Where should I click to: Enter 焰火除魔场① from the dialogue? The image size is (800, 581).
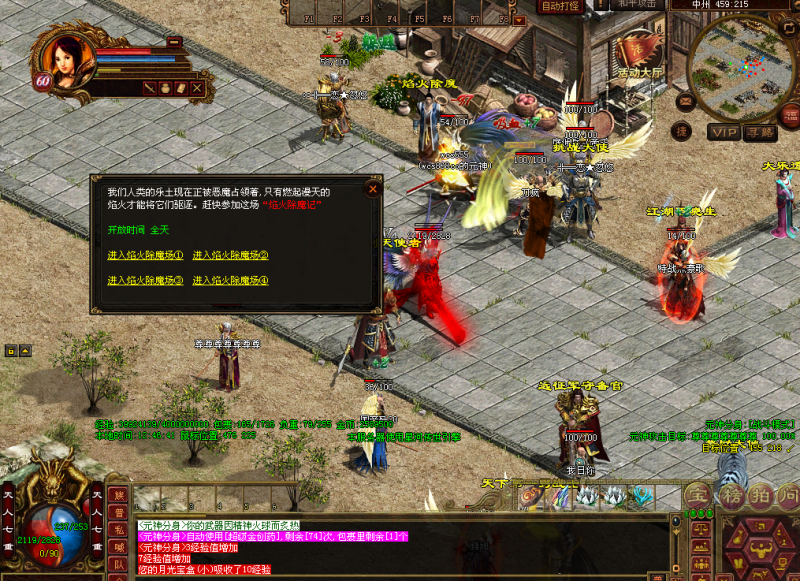tap(145, 255)
